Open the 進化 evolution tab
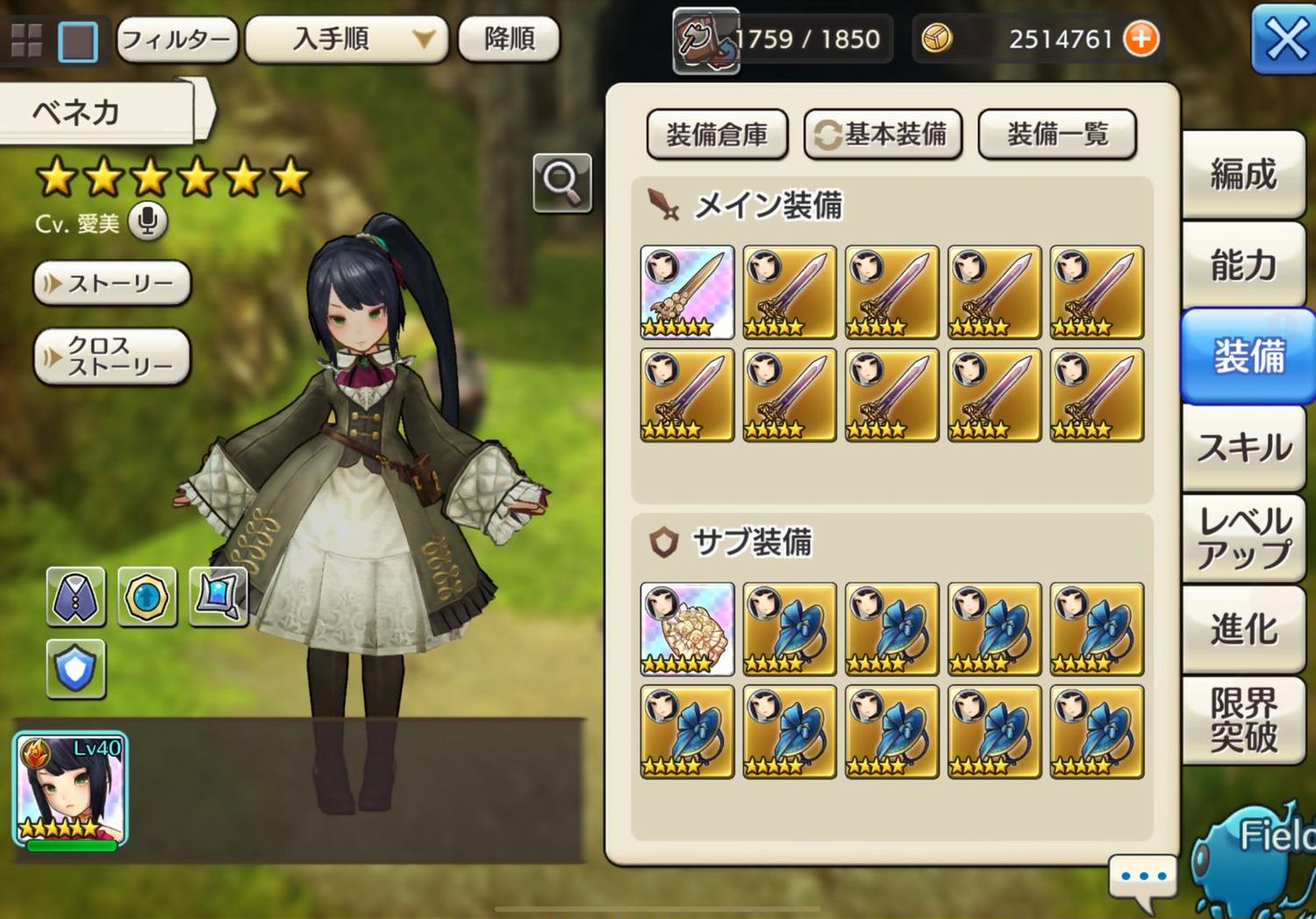Screen dimensions: 1316x919 (x=1243, y=629)
